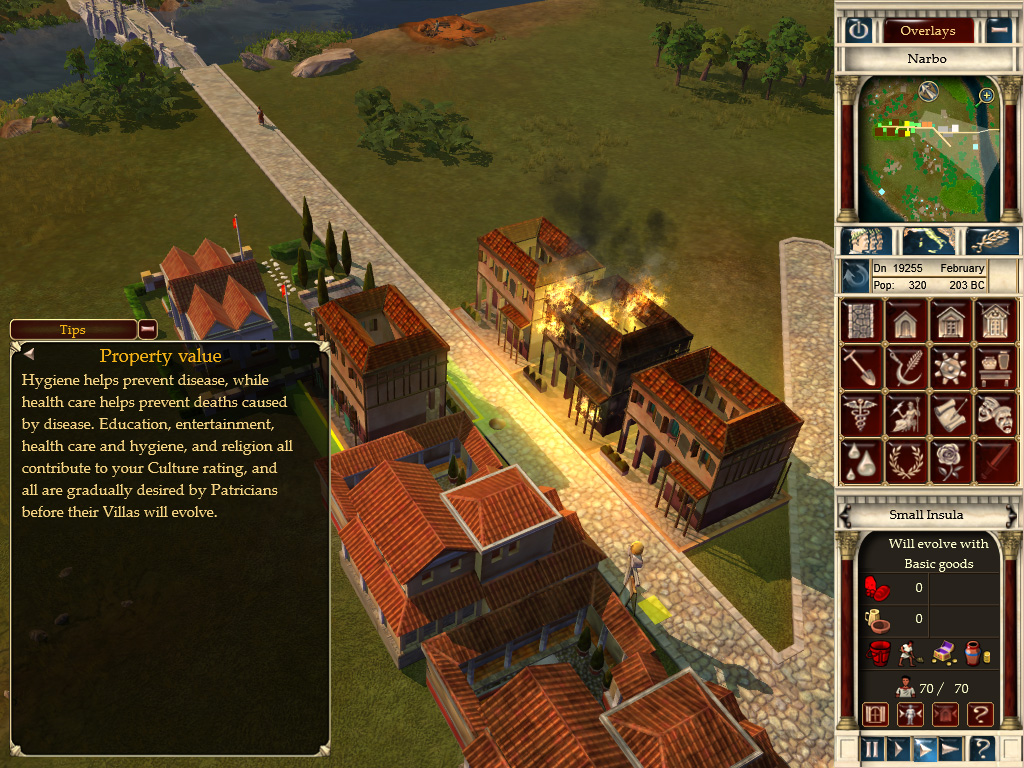This screenshot has height=768, width=1024.
Task: Choose the entertainment theater masks category
Action: click(997, 413)
